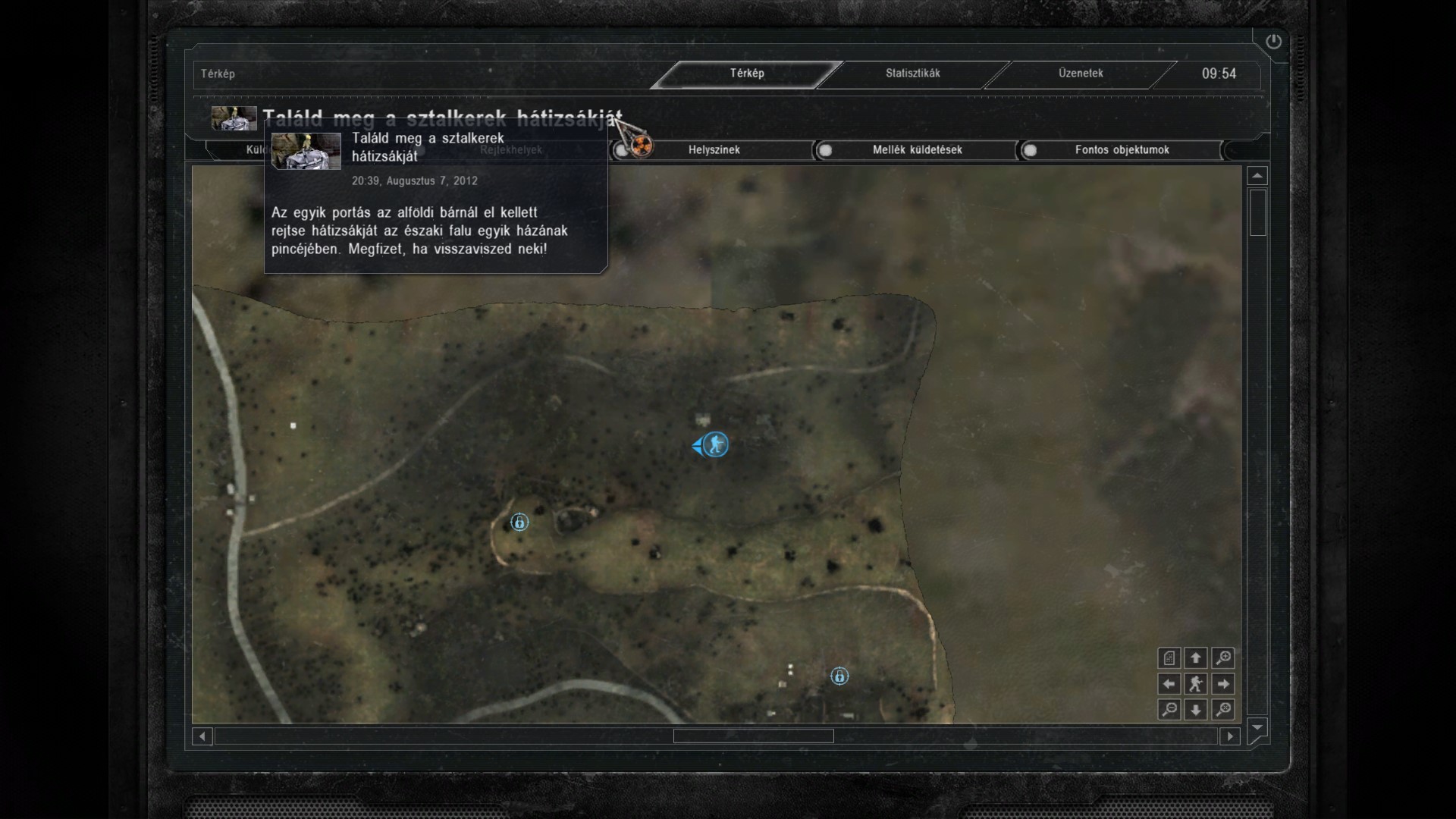Viewport: 1456px width, 819px height.
Task: Open the Üzenetek tab
Action: [1081, 74]
